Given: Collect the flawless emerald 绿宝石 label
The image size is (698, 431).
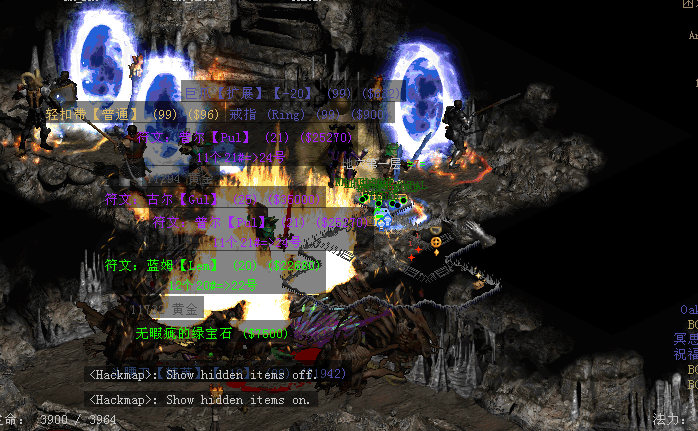Looking at the screenshot, I should coord(212,333).
